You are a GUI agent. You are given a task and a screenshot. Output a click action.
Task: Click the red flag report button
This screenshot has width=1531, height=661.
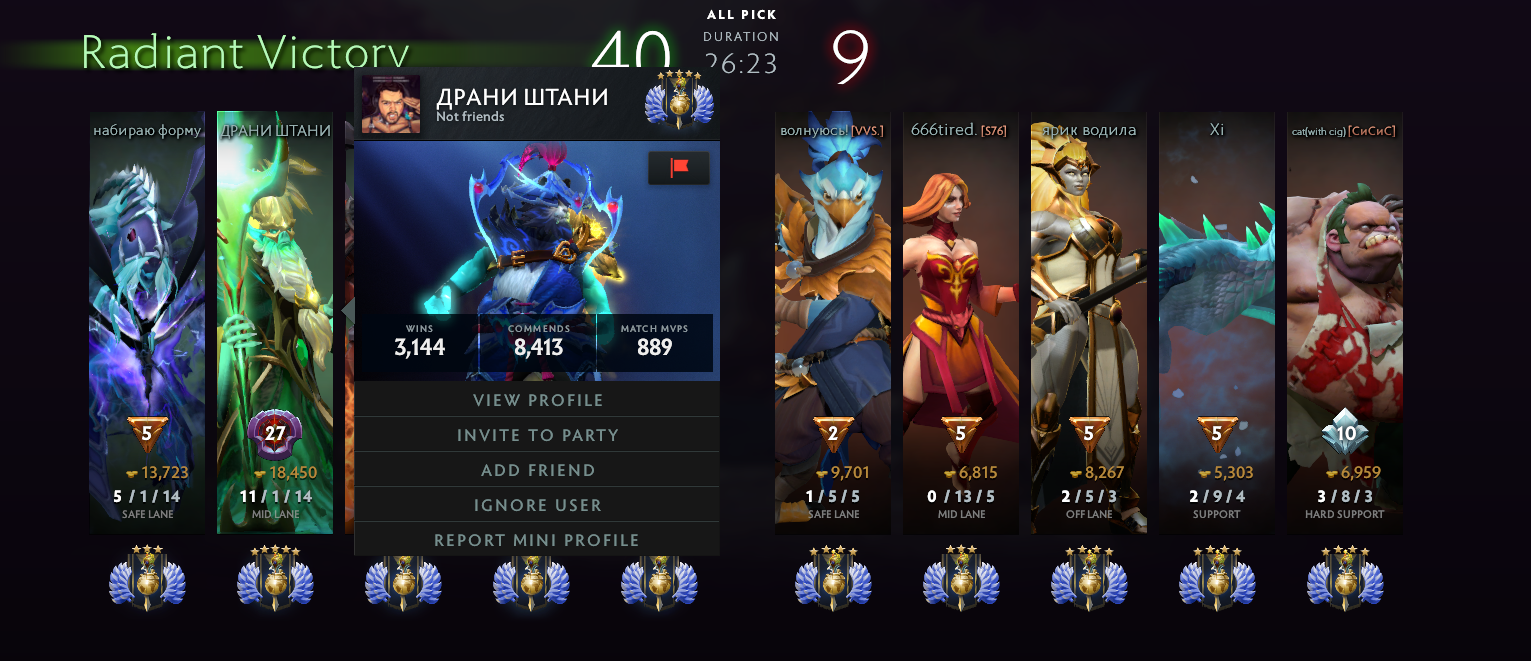(x=679, y=168)
